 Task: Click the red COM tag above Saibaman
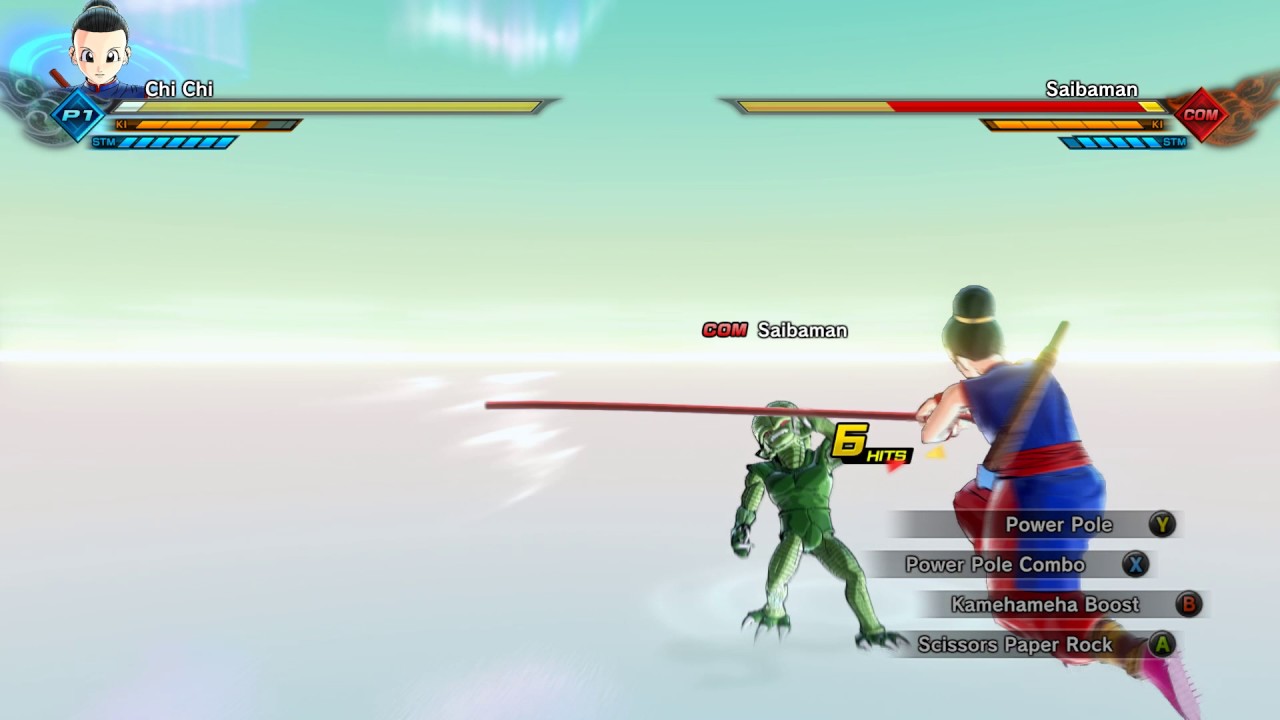click(x=724, y=330)
